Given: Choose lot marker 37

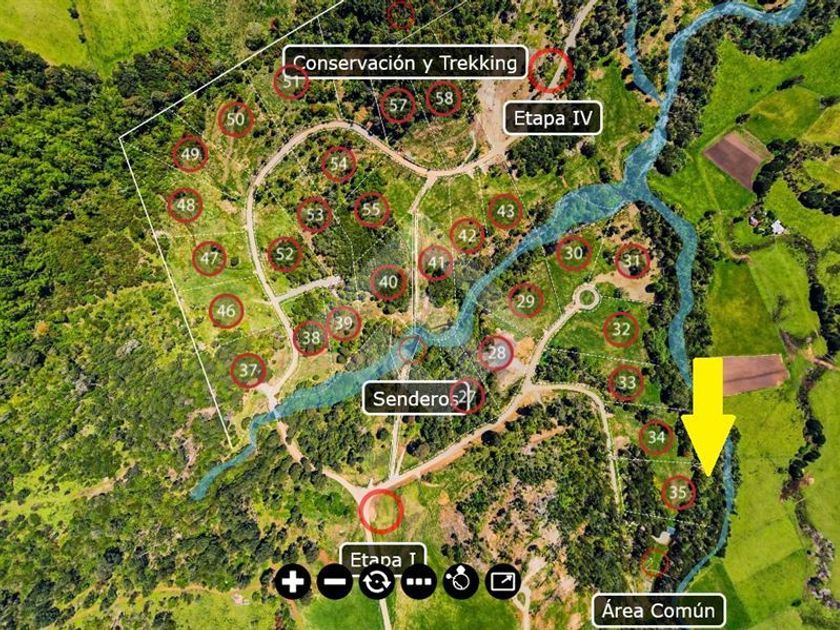Looking at the screenshot, I should pos(249,371).
